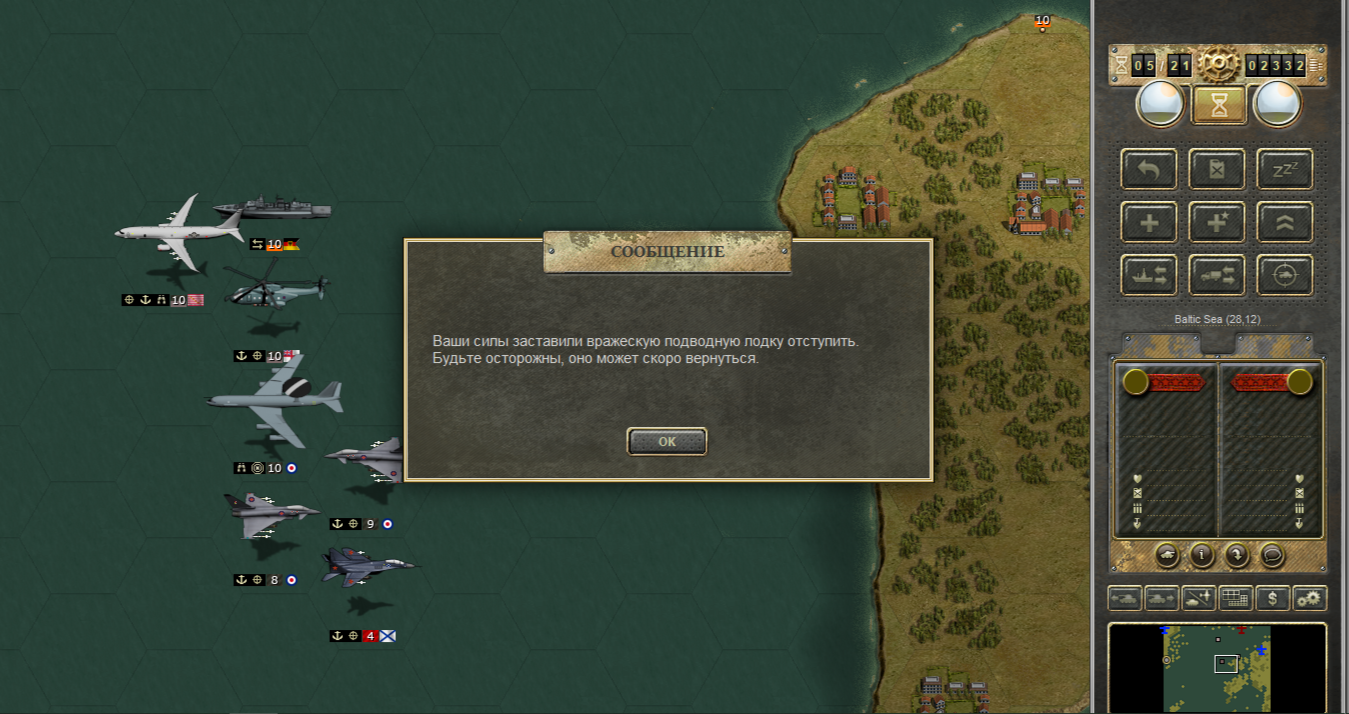Open the purchase menu dollar button
Viewport: 1349px width, 714px height.
tap(1272, 598)
